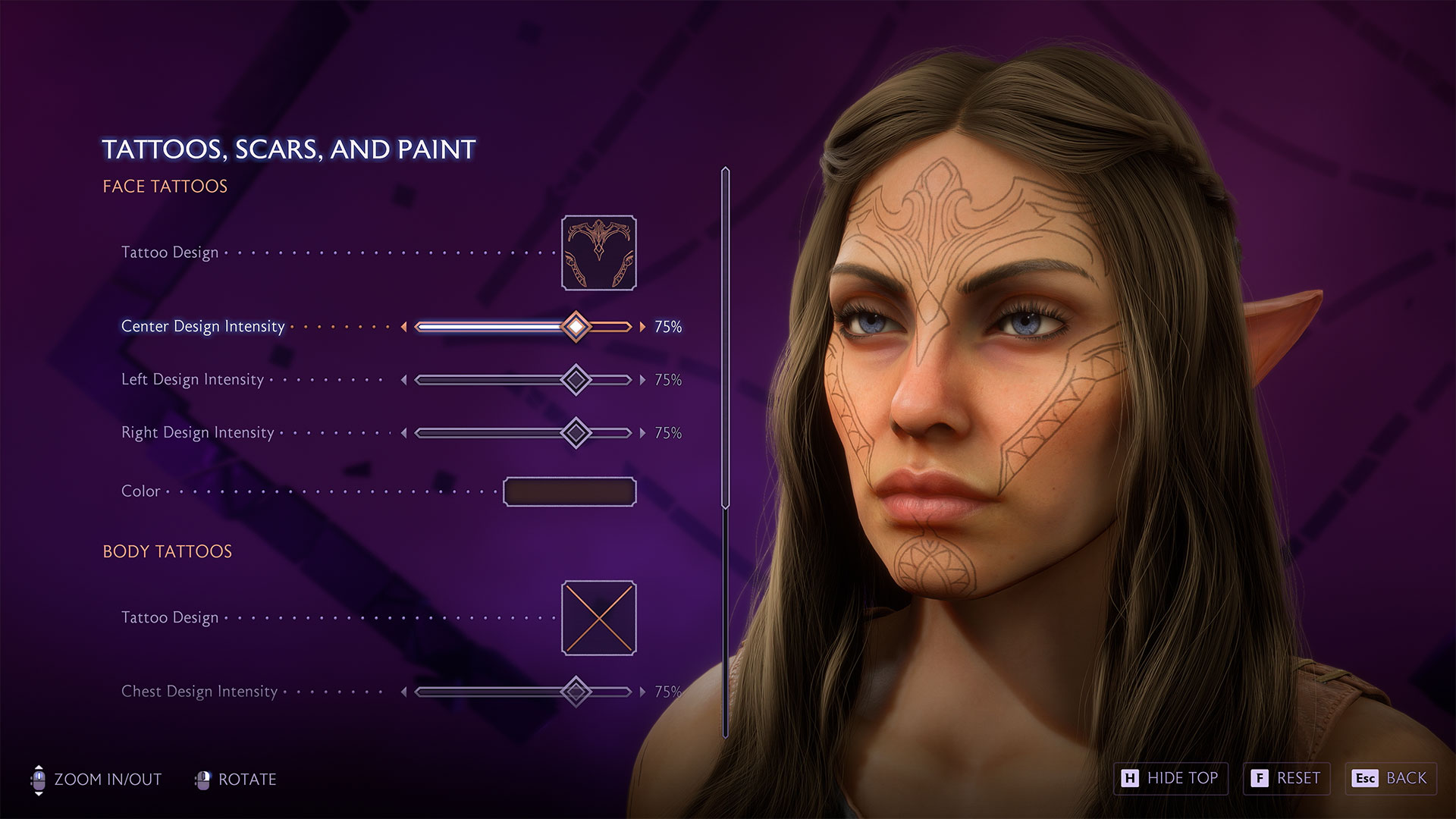1456x819 pixels.
Task: Click the Hide Top button
Action: point(1170,778)
